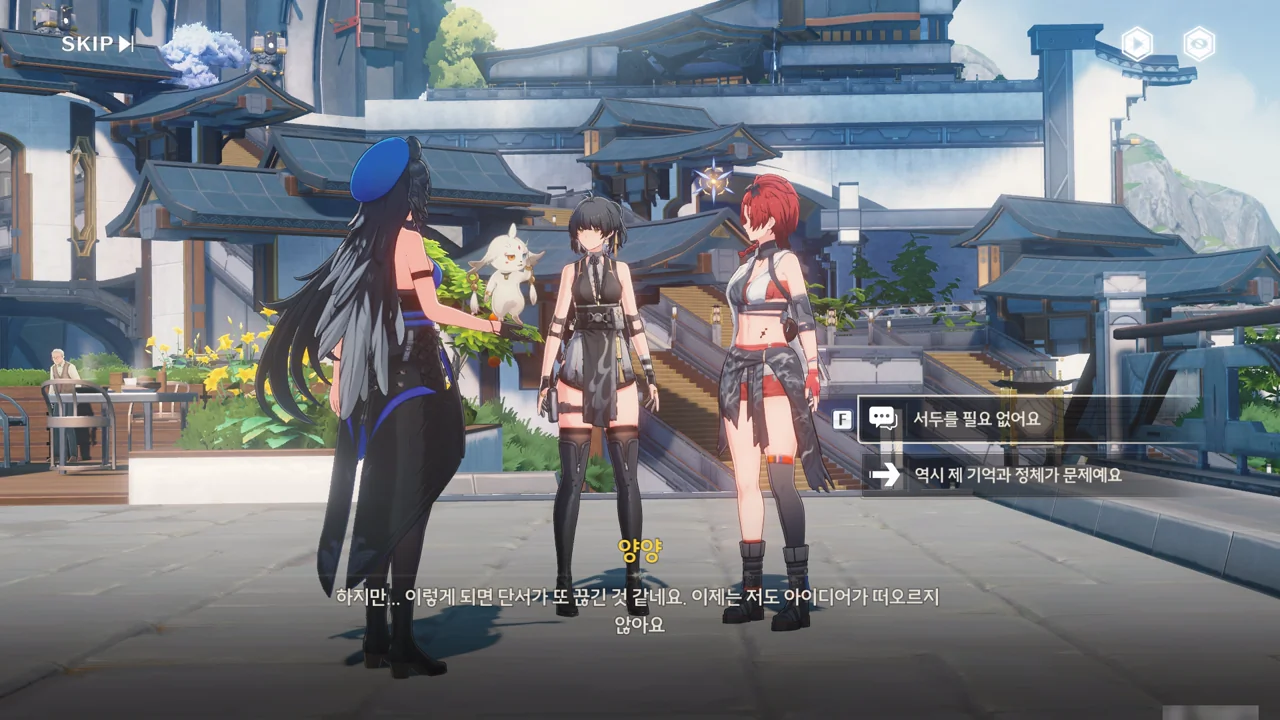Skip the cutscene dialogue
Viewport: 1280px width, 720px height.
(97, 44)
